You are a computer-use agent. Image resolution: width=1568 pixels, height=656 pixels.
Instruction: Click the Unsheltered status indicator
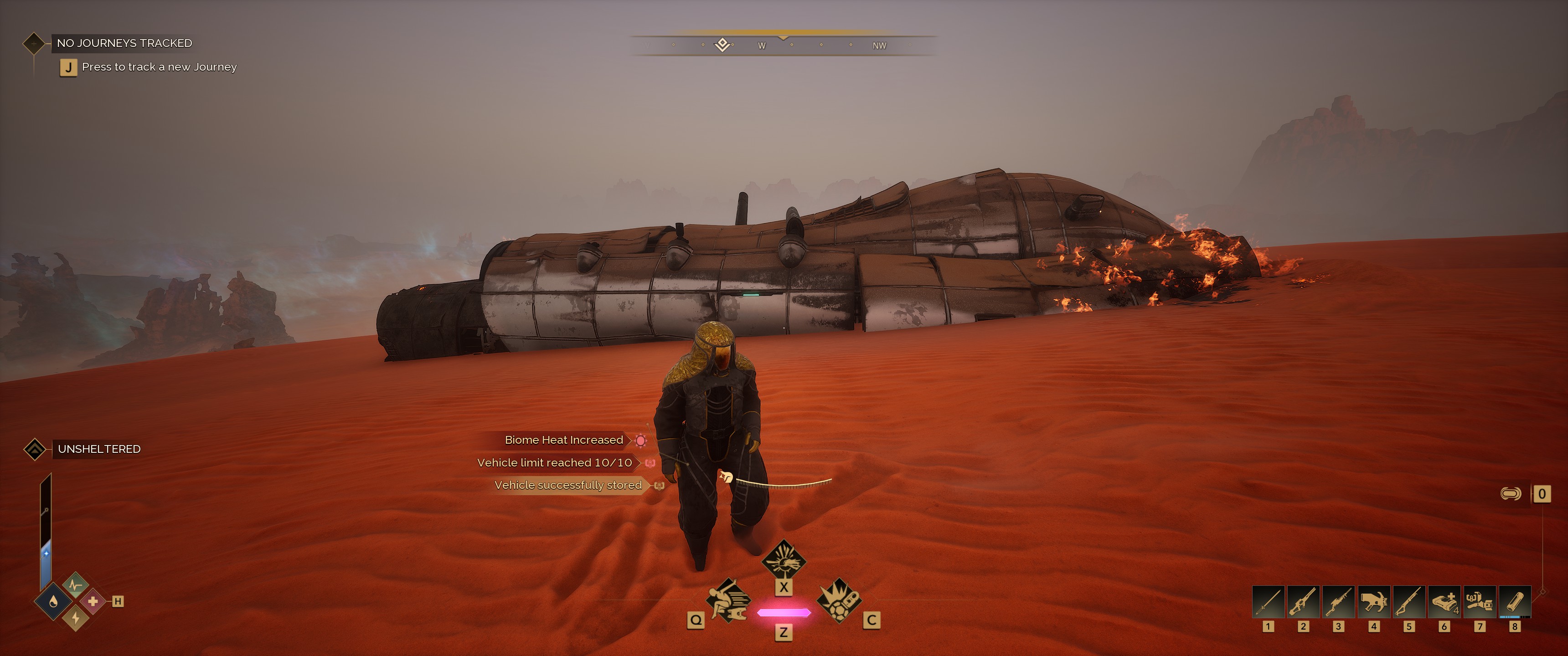click(x=98, y=449)
